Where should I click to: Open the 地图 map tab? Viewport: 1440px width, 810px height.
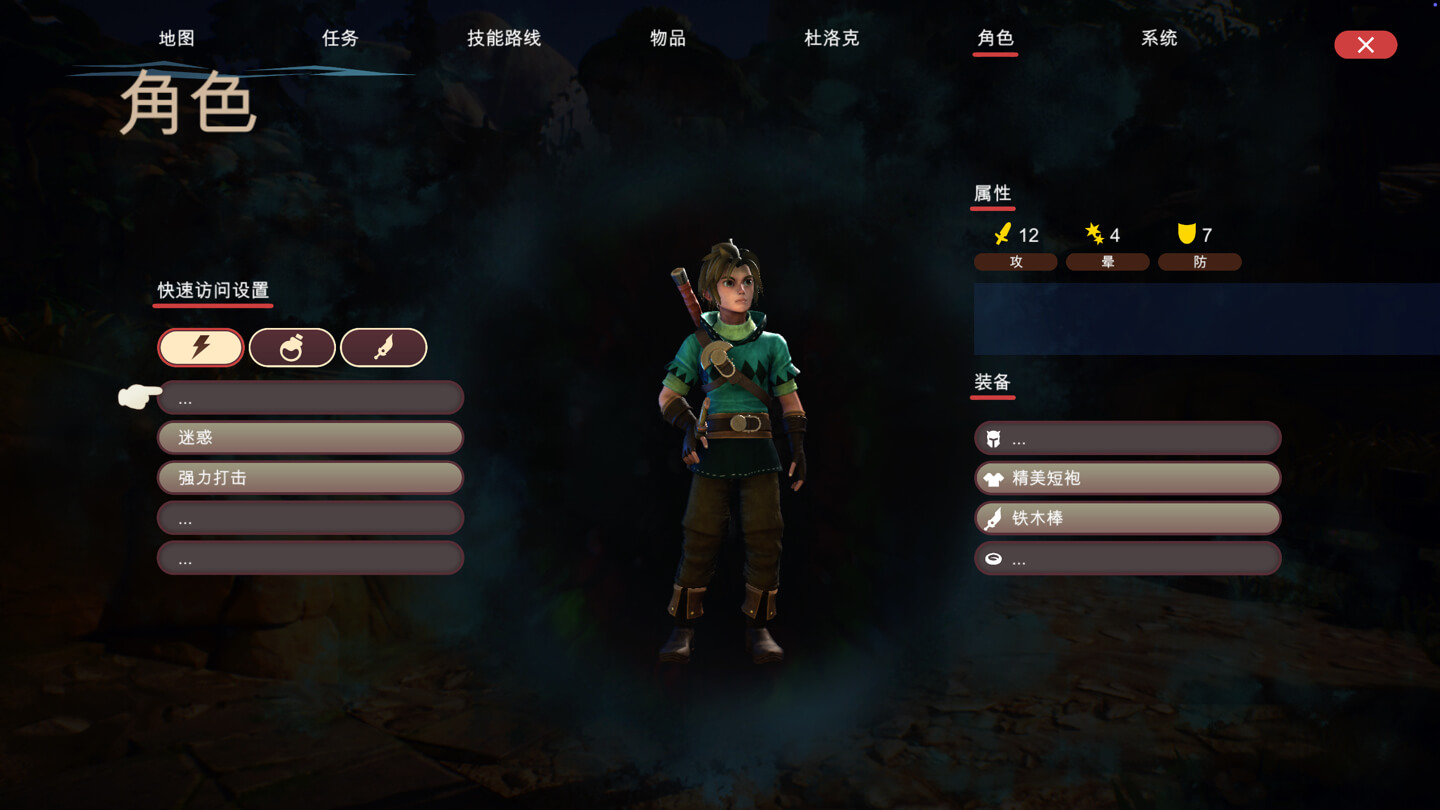pos(177,38)
